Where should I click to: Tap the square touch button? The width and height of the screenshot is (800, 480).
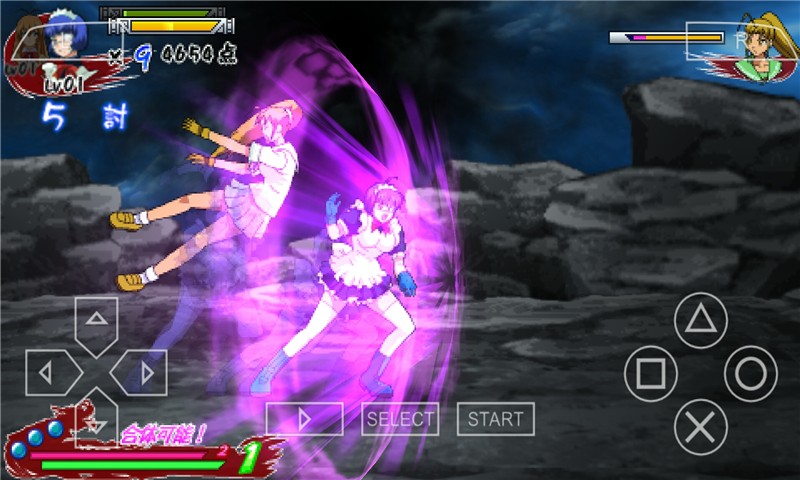pos(651,374)
